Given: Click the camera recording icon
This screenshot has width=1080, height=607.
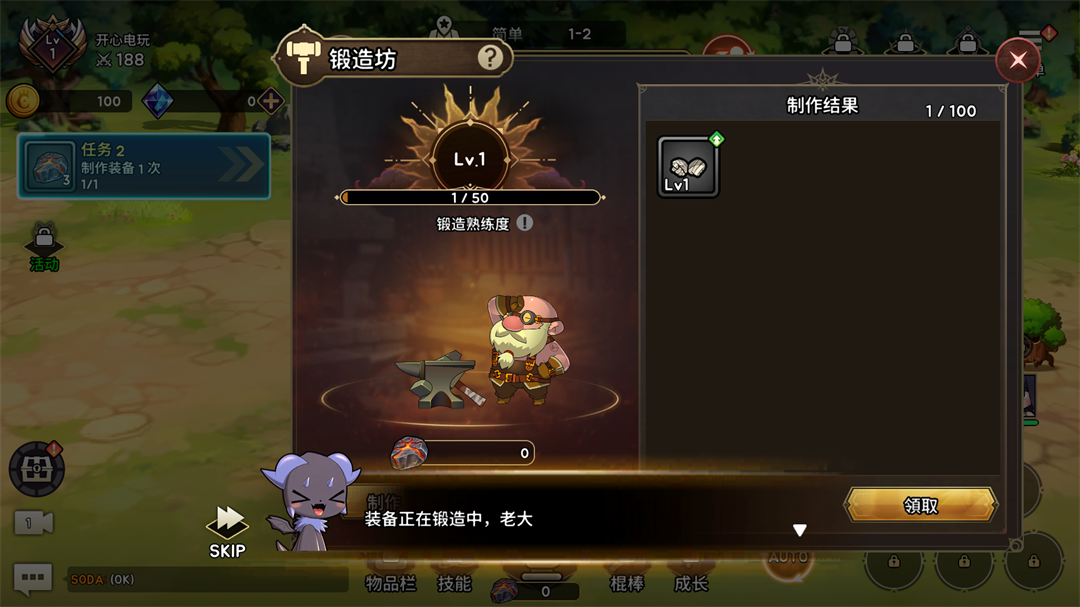Looking at the screenshot, I should pos(33,523).
